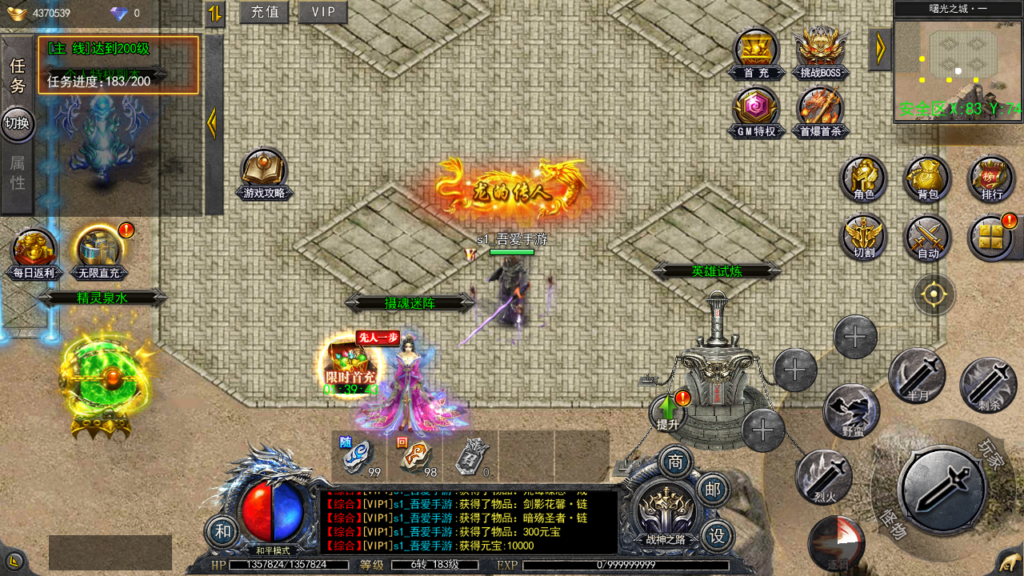Open the 首爆首杀 first kill icon
The width and height of the screenshot is (1024, 576).
pyautogui.click(x=820, y=110)
